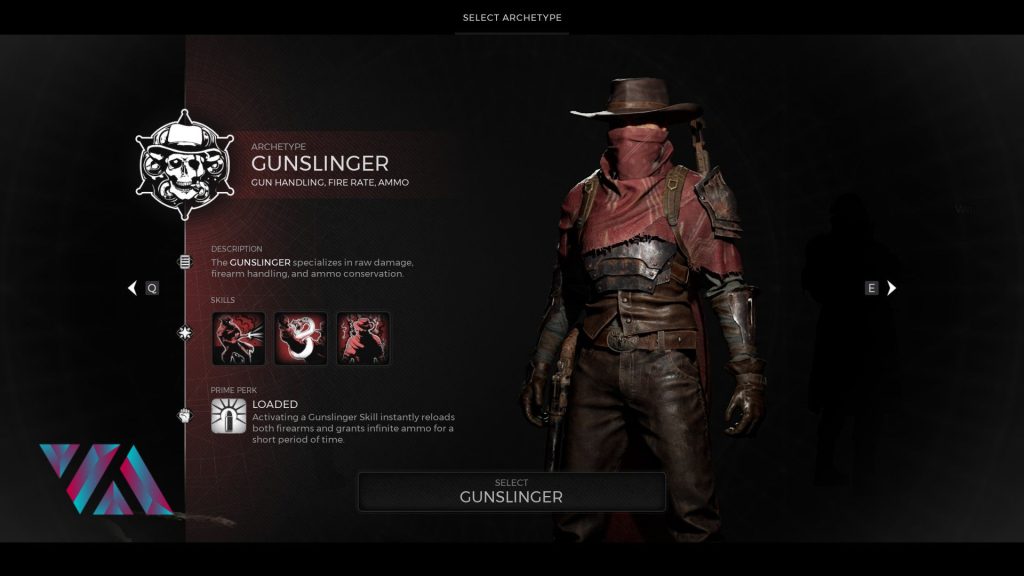The width and height of the screenshot is (1024, 576).
Task: Confirm the Gunslinger archetype selection
Action: 511,491
